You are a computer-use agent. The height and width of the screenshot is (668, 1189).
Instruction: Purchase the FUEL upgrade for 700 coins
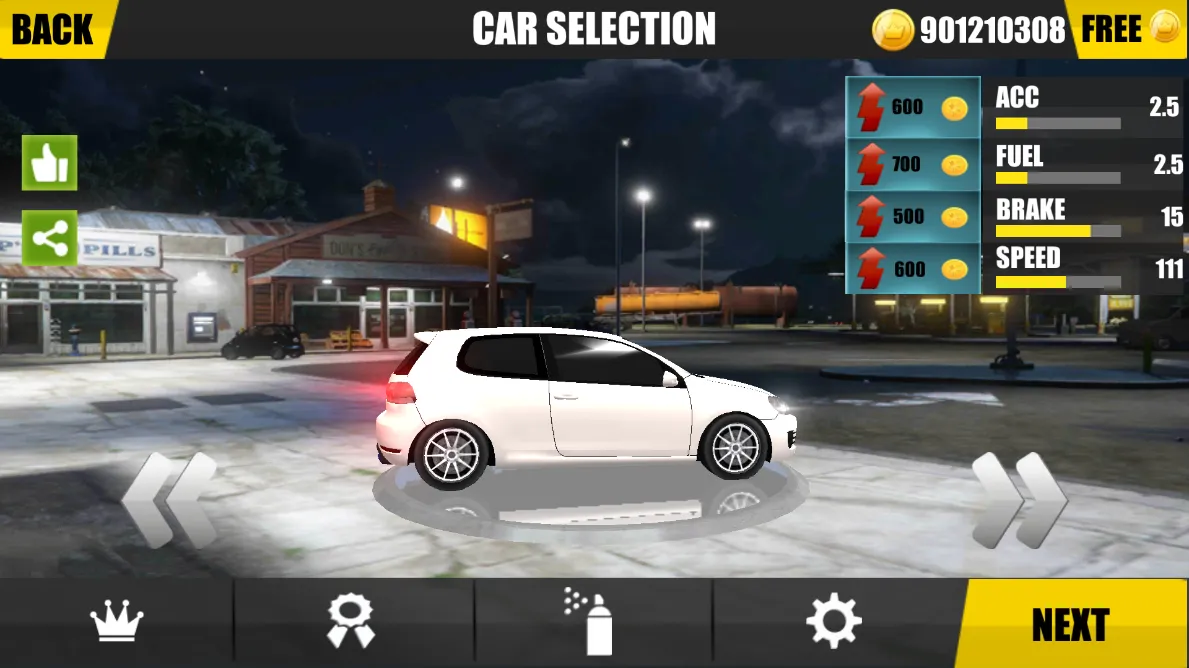pos(913,164)
